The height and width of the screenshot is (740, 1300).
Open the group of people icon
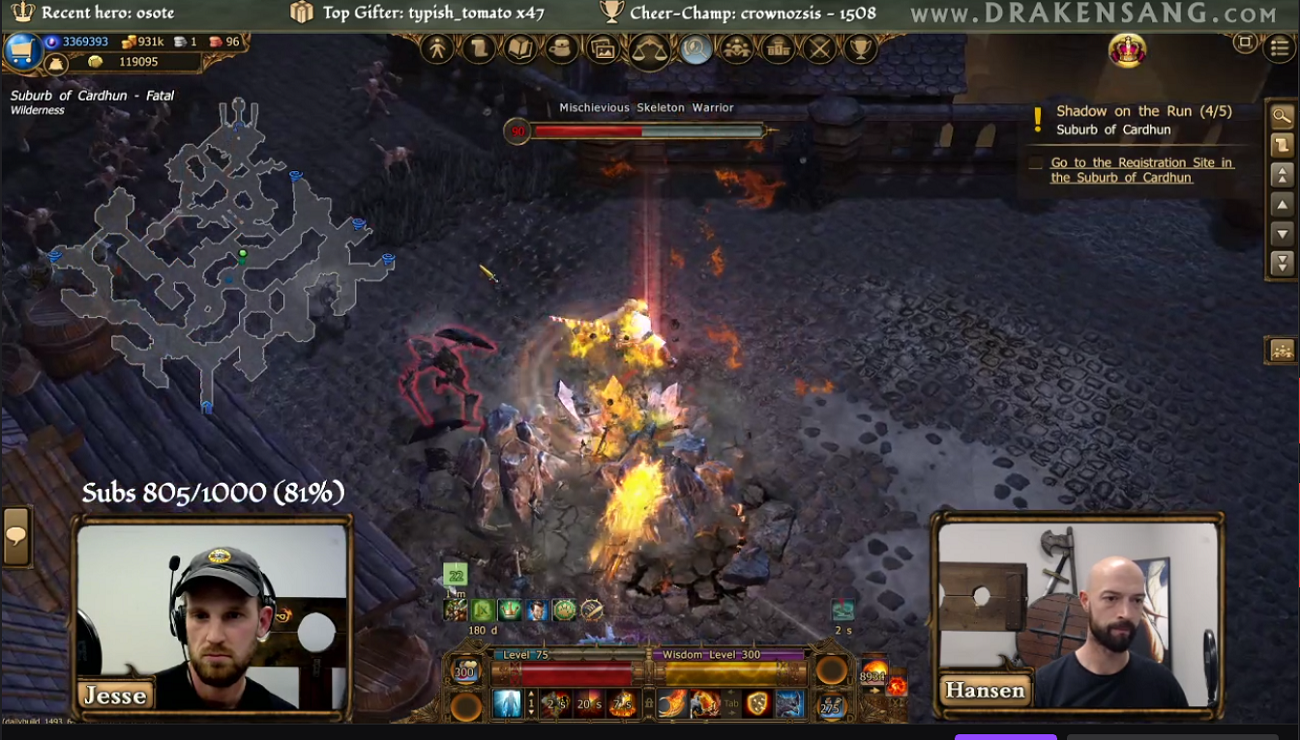(x=737, y=49)
